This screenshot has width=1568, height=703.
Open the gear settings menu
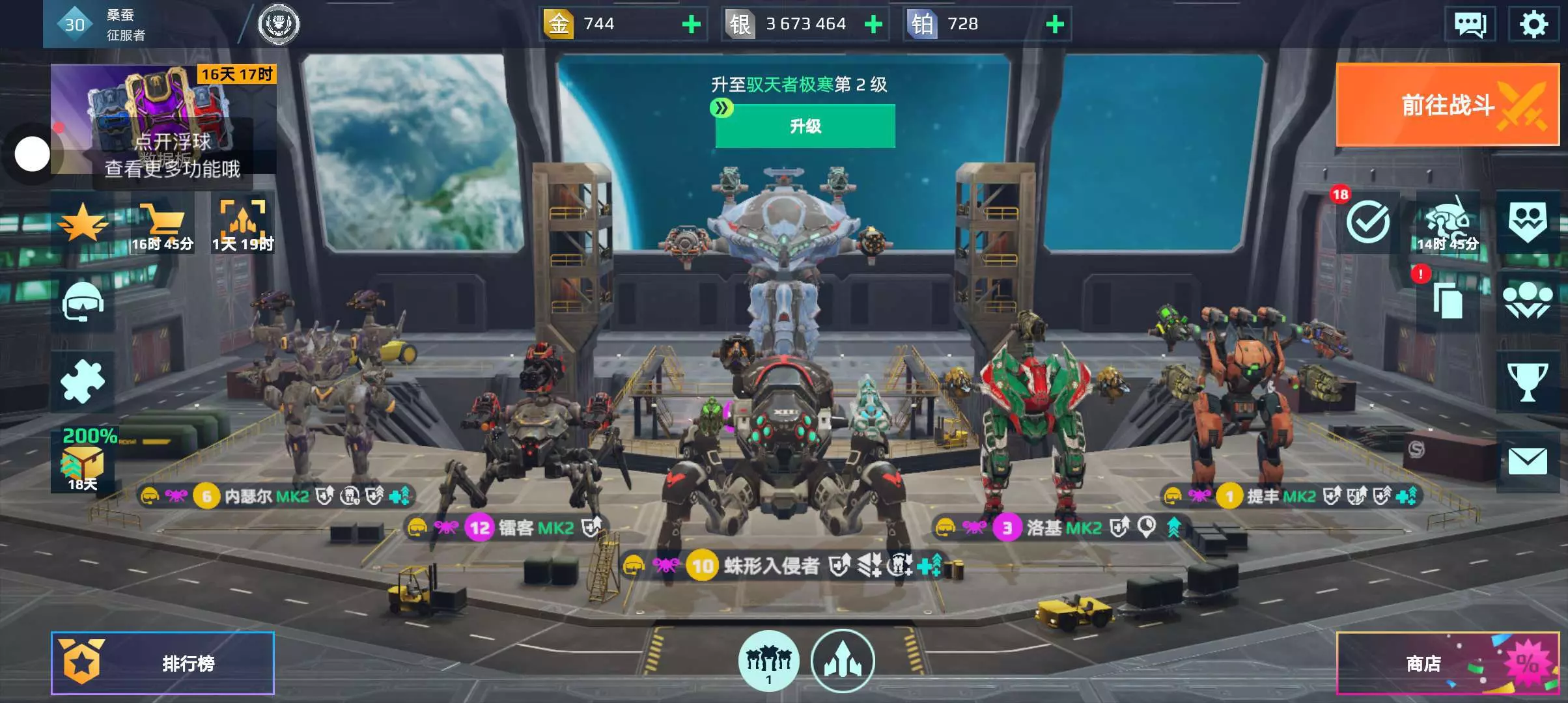point(1533,25)
